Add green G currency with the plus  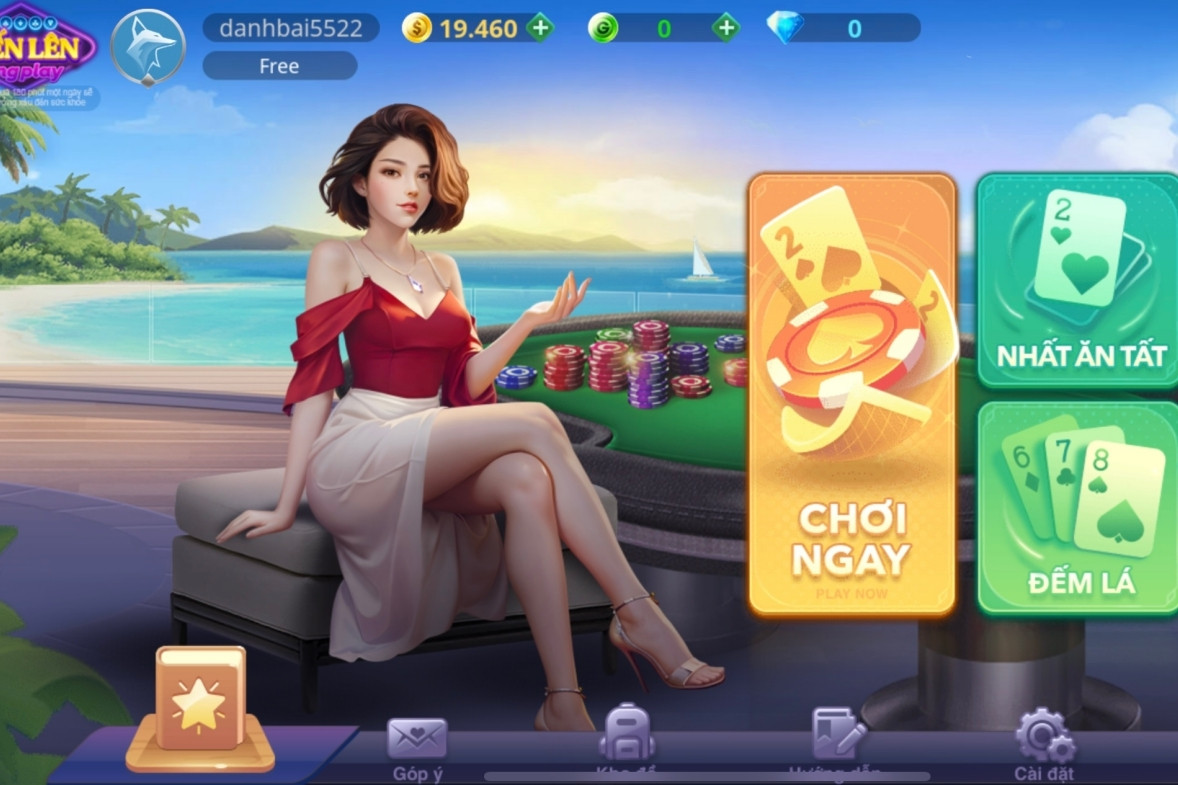726,28
